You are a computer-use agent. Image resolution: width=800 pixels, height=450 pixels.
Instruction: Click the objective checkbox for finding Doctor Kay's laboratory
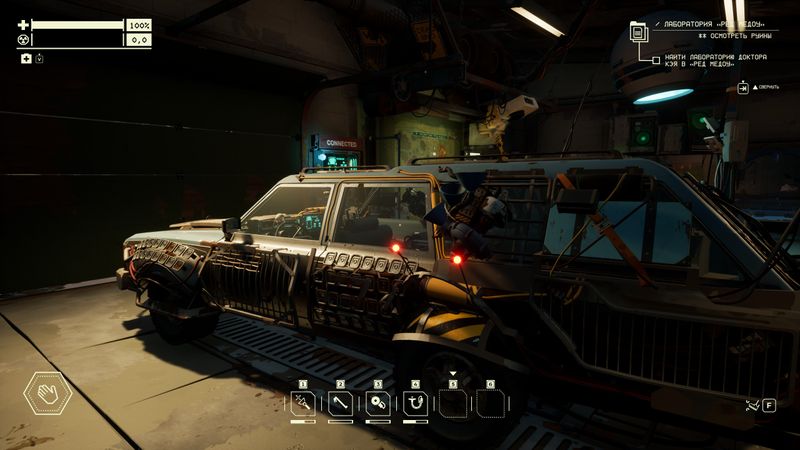tap(656, 60)
